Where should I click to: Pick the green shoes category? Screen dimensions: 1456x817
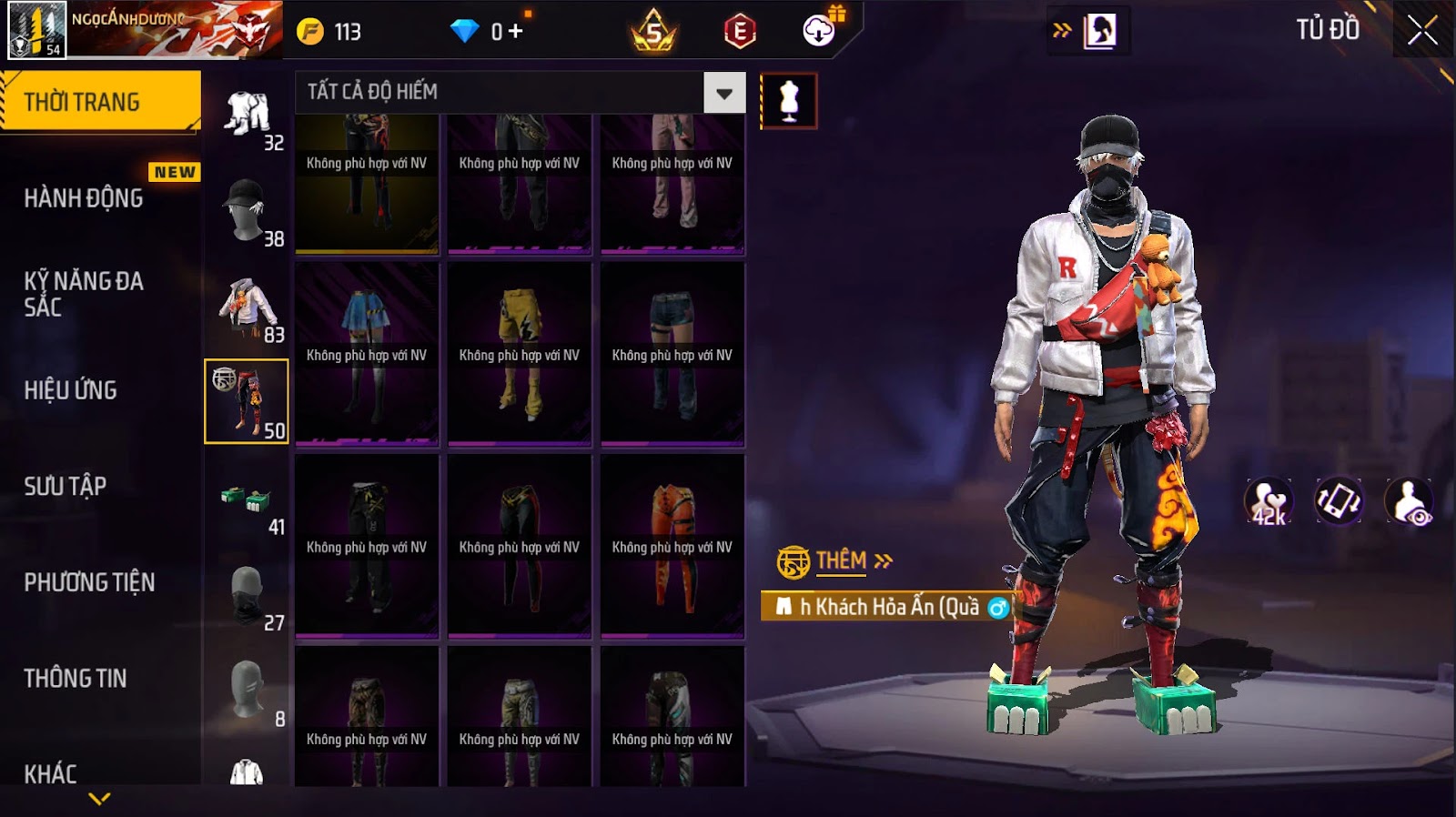(247, 499)
